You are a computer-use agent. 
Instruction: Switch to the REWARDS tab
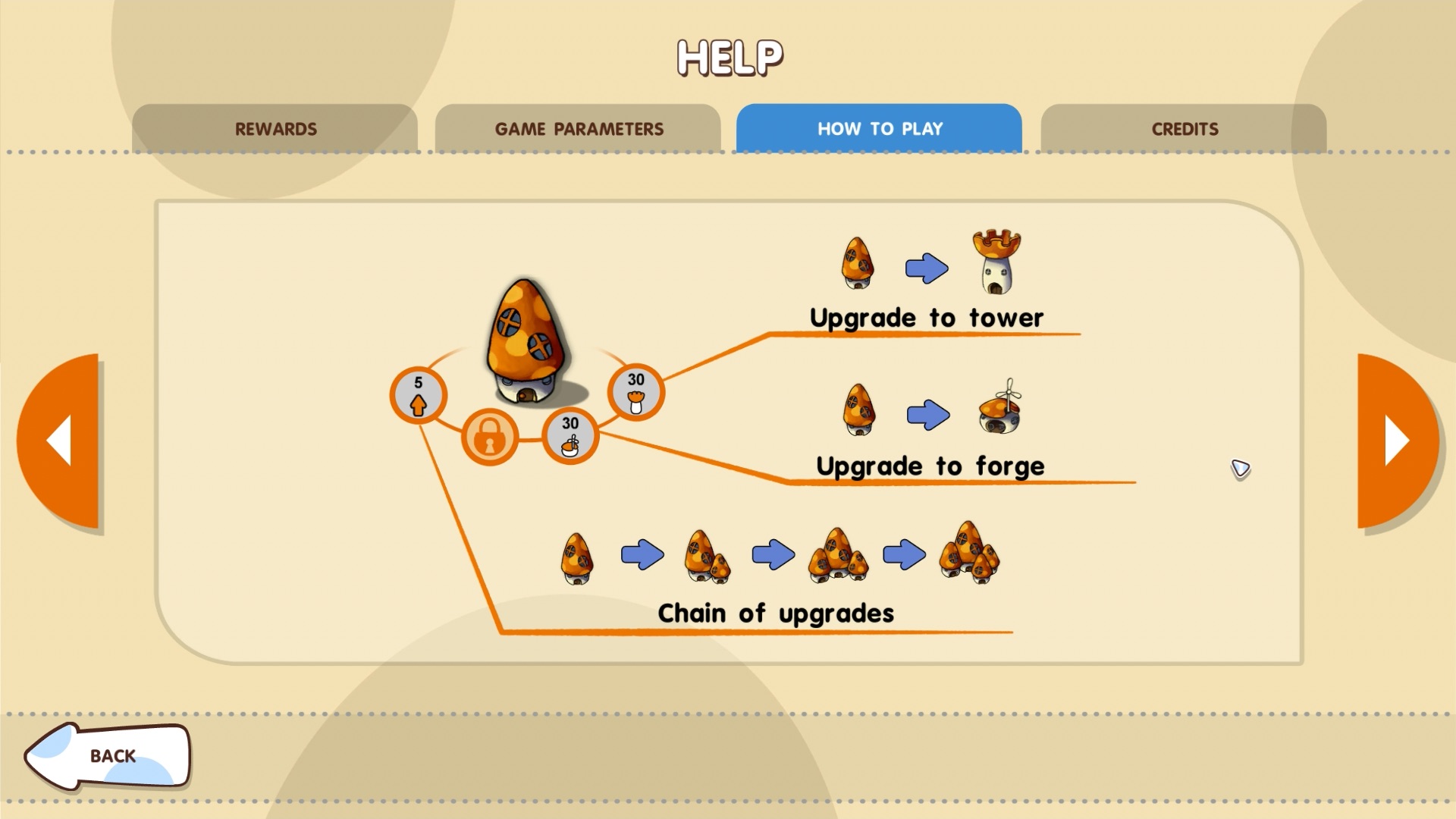tap(275, 128)
